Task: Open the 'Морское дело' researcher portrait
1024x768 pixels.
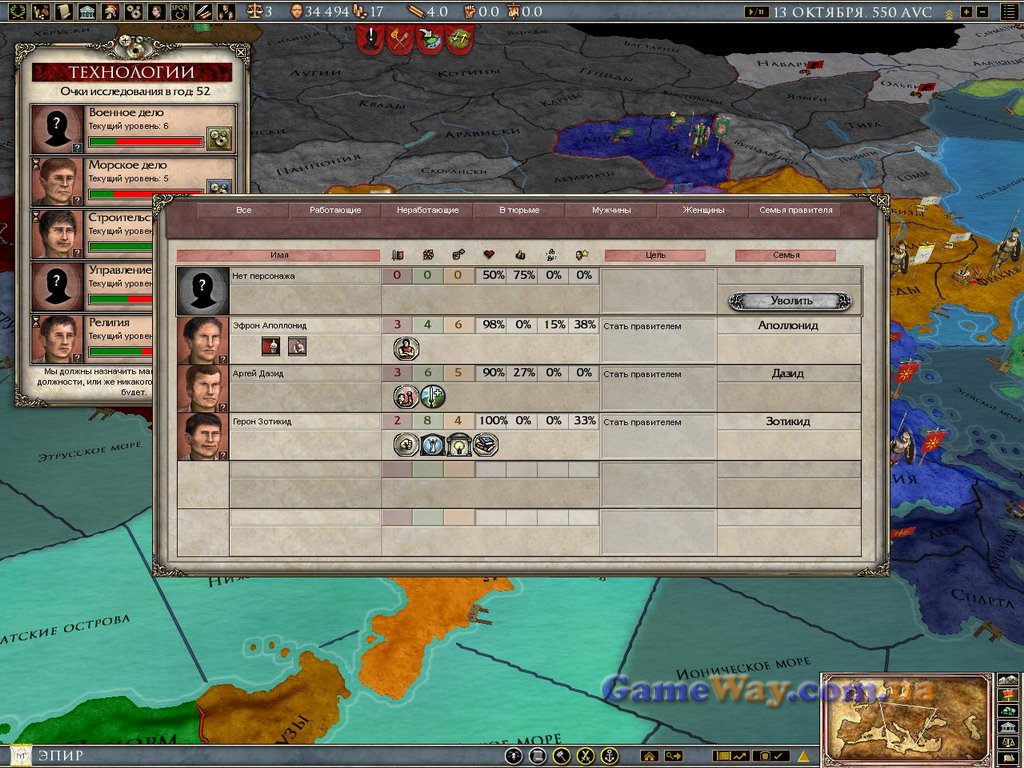Action: click(x=58, y=181)
